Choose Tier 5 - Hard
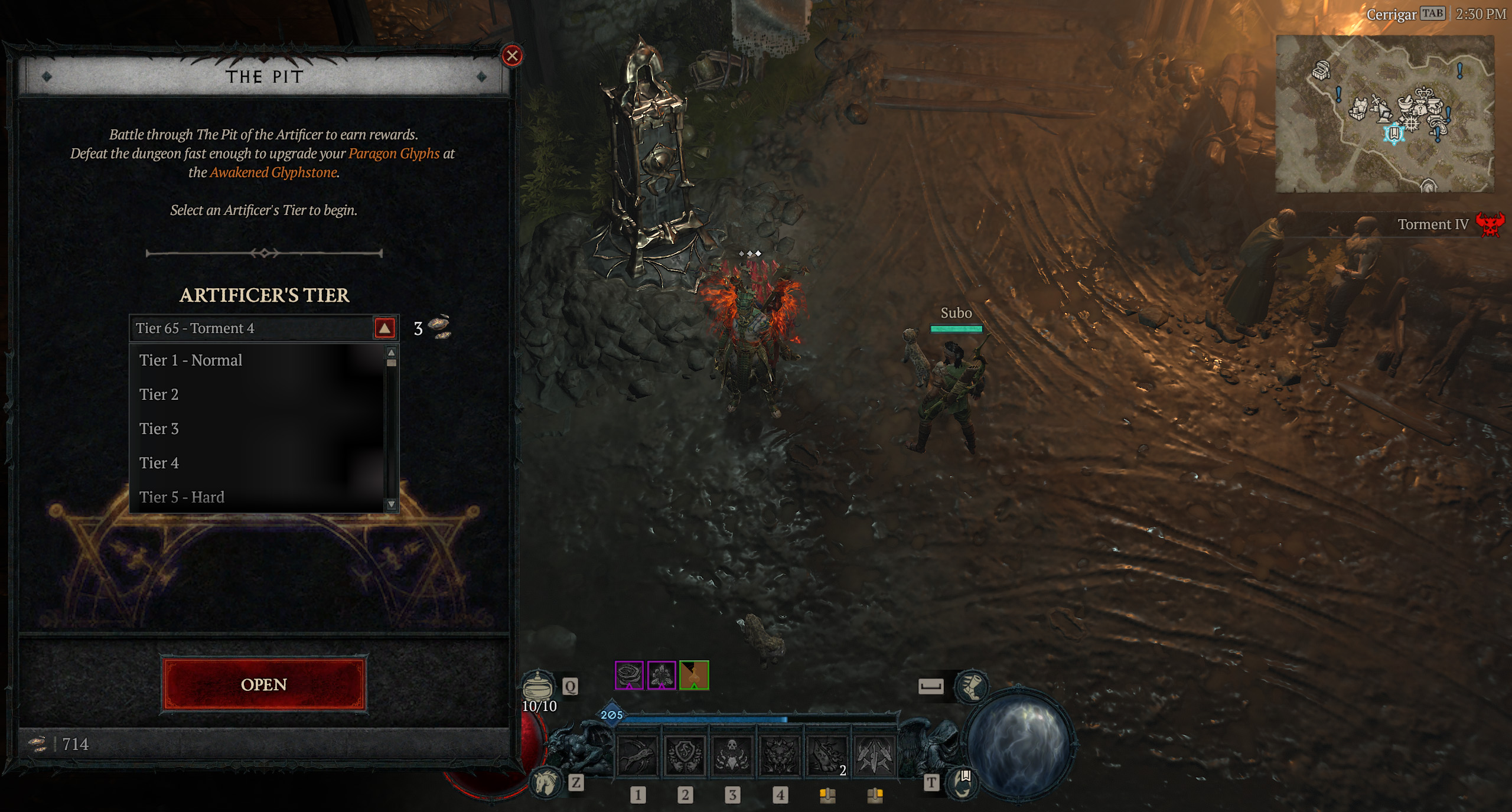Viewport: 1512px width, 812px height. (182, 497)
